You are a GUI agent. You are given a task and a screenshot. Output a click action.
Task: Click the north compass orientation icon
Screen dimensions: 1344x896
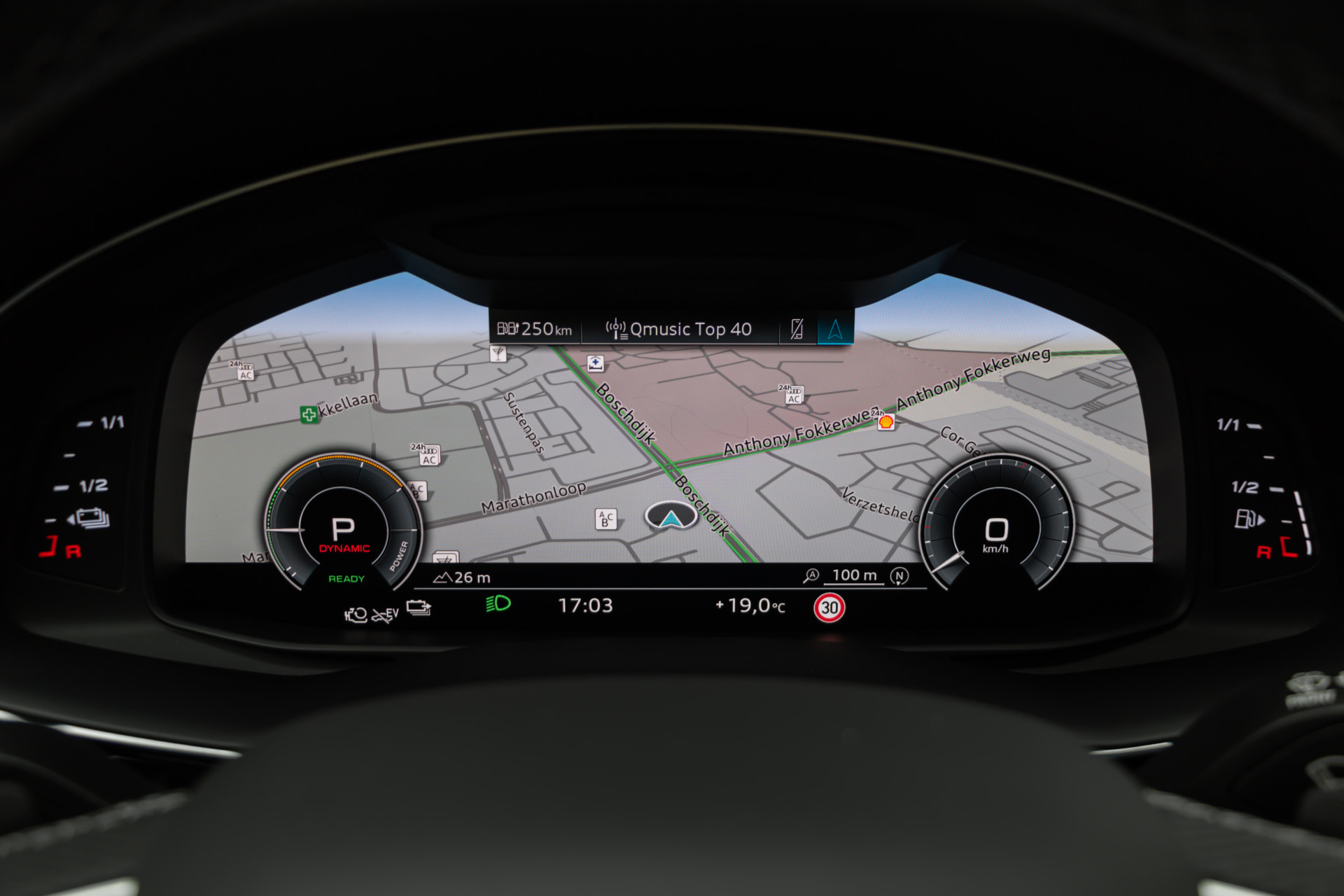tap(899, 576)
